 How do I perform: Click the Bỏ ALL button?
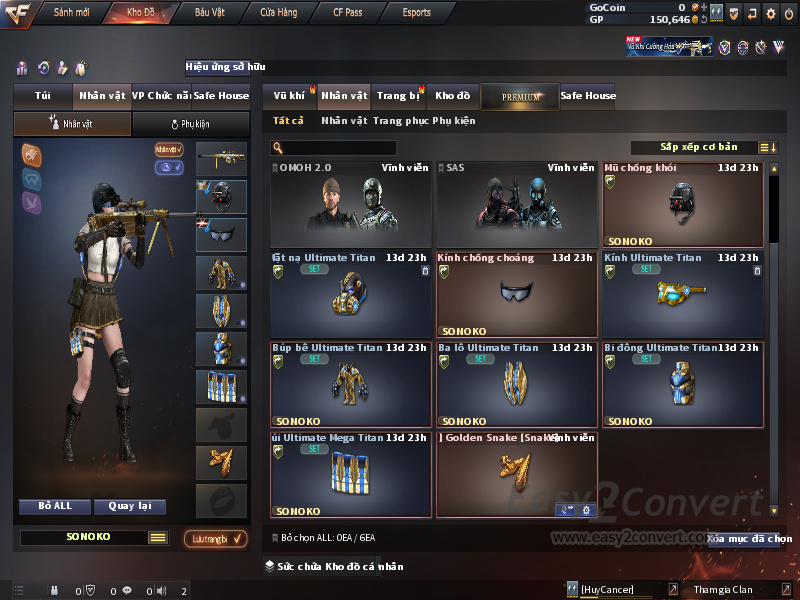pos(55,506)
